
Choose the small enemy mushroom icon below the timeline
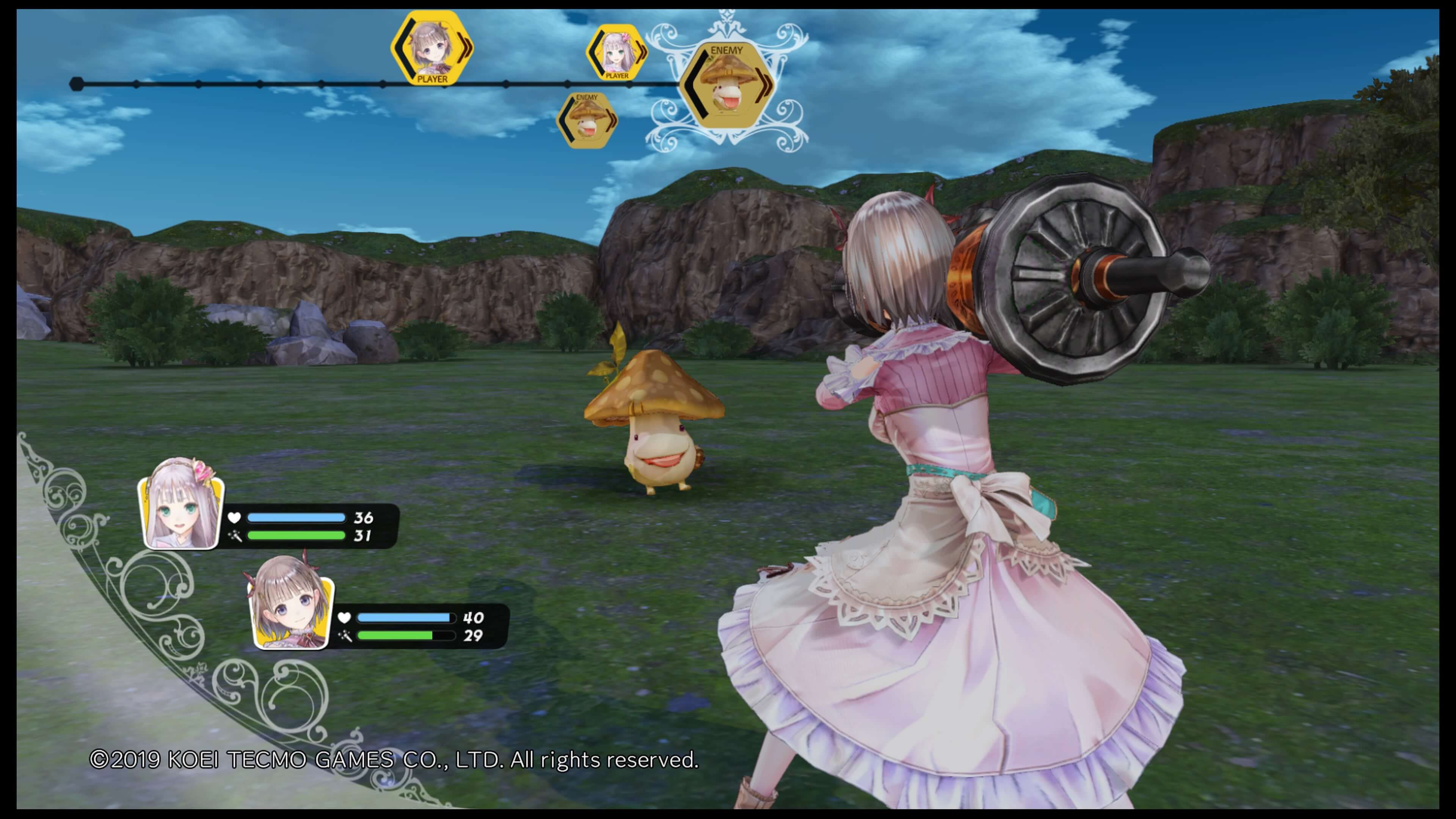click(x=587, y=121)
